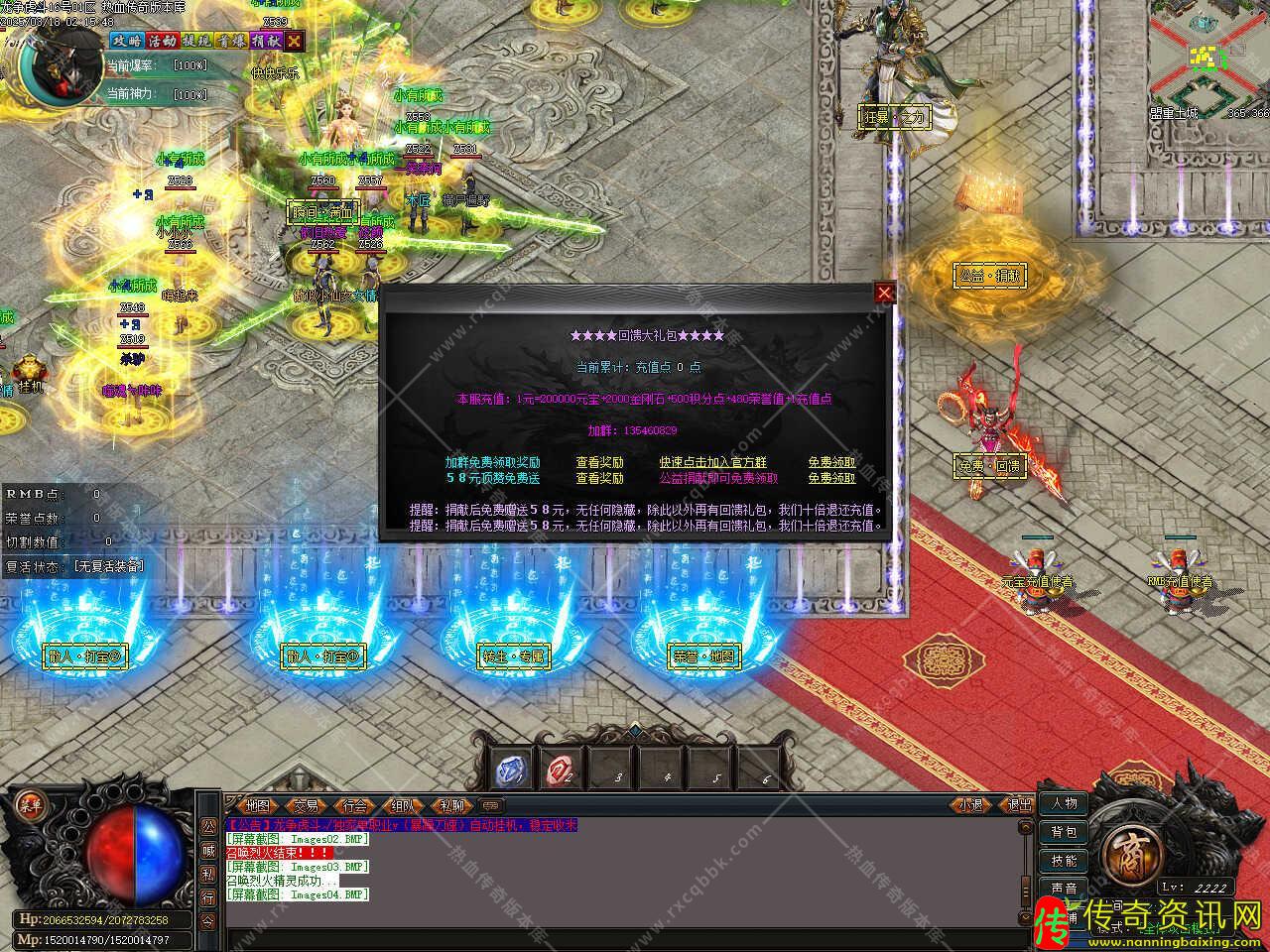Click 快速点击加入官方群 link

pyautogui.click(x=712, y=462)
